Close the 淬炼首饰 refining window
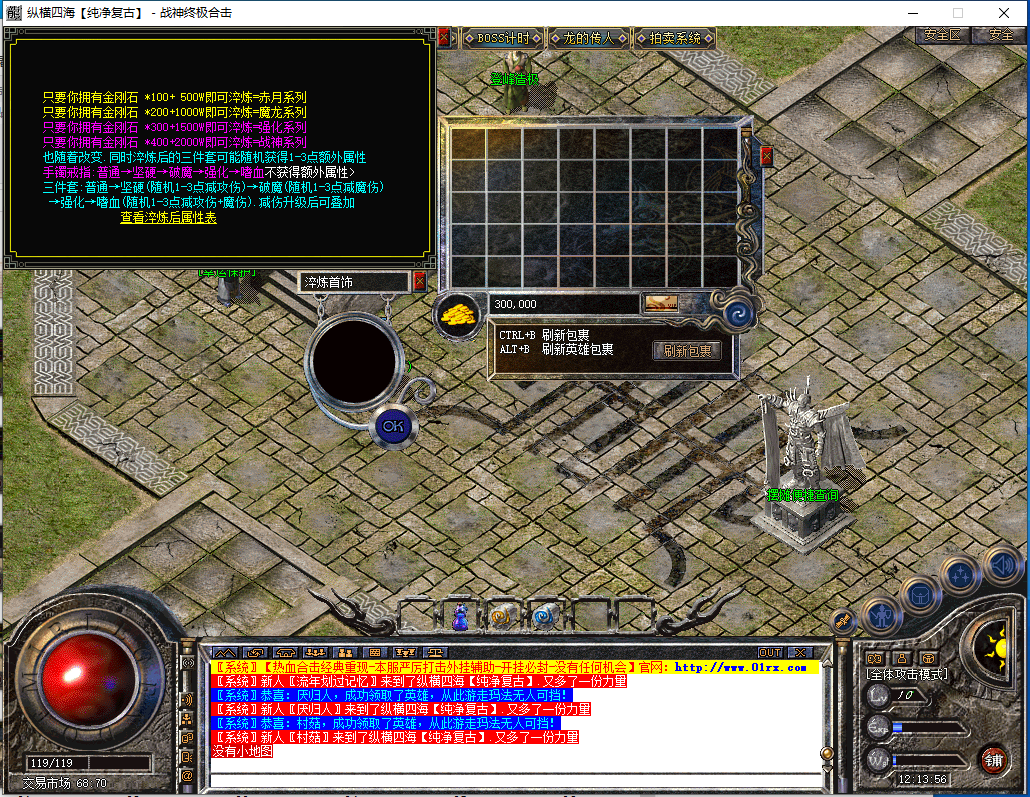 (419, 282)
